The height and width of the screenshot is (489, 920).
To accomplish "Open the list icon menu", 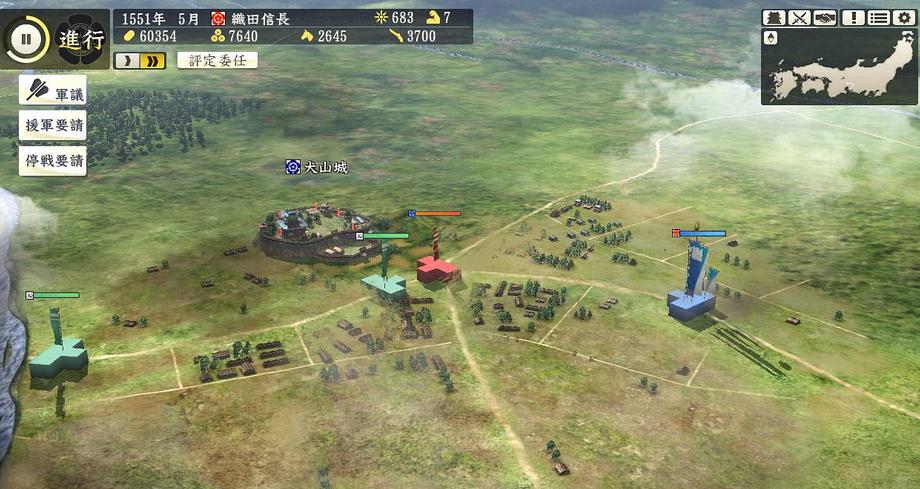I will [878, 18].
